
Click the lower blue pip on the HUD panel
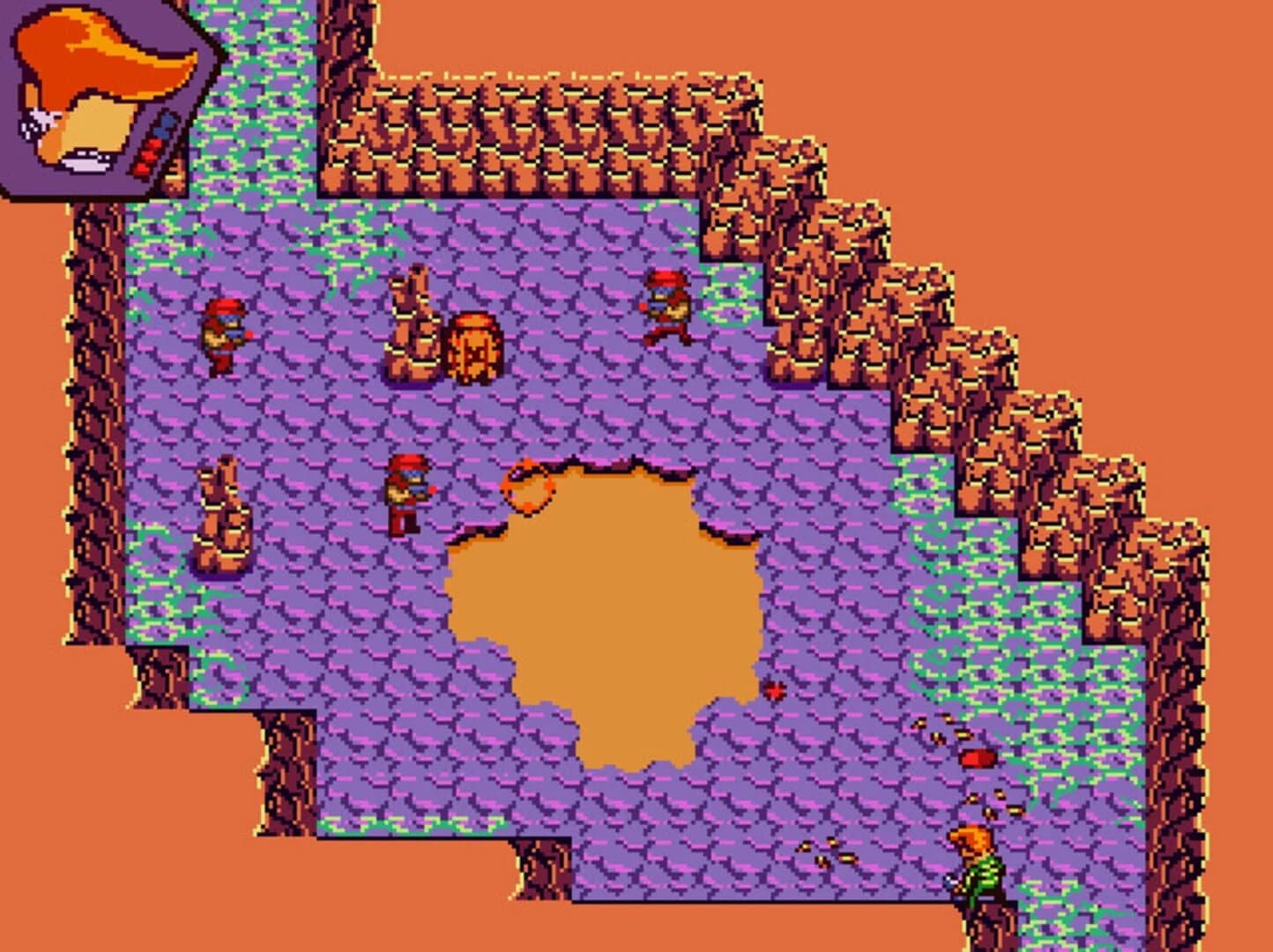162,132
